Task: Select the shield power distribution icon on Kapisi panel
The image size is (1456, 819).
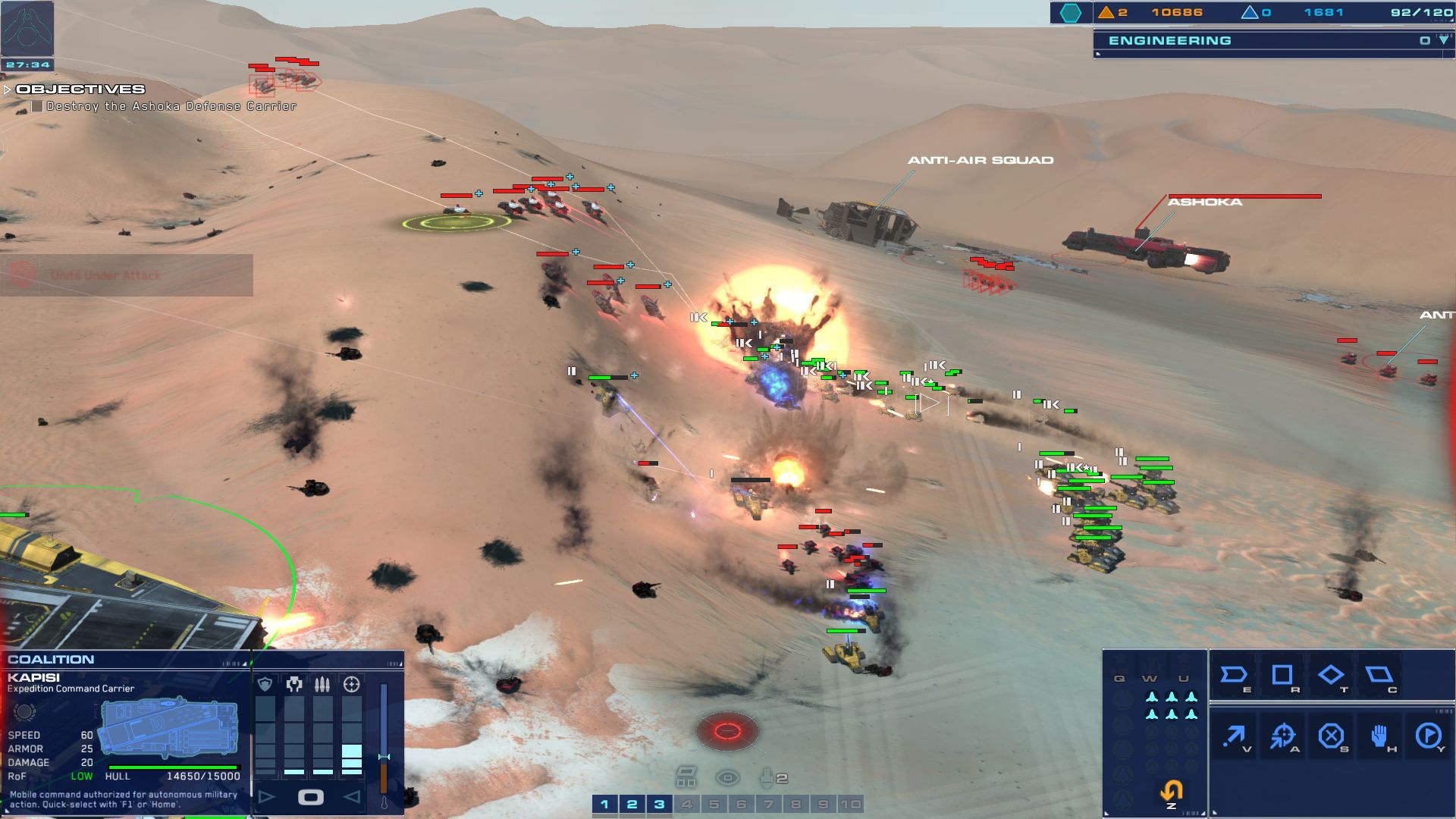Action: tap(265, 683)
